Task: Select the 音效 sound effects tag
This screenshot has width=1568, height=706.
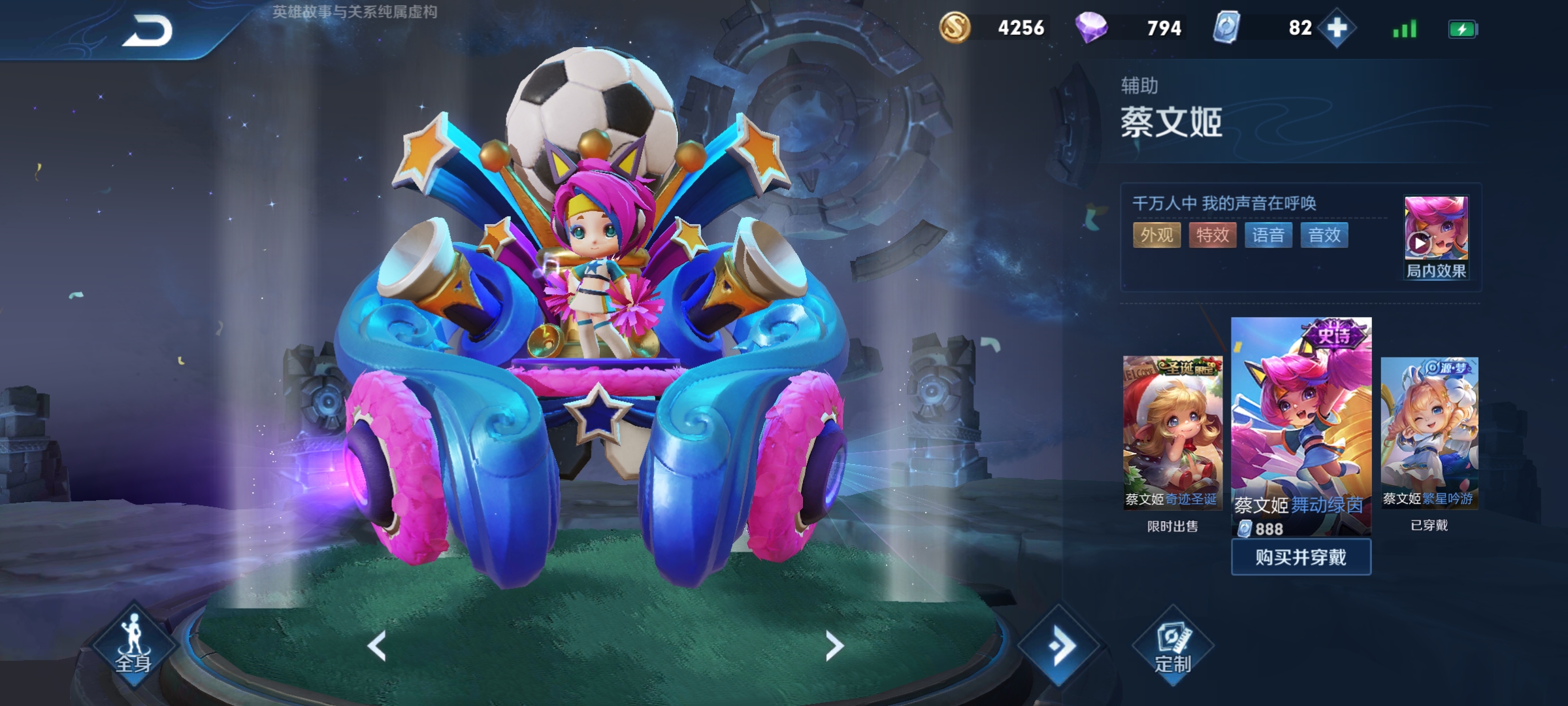Action: (x=1324, y=235)
